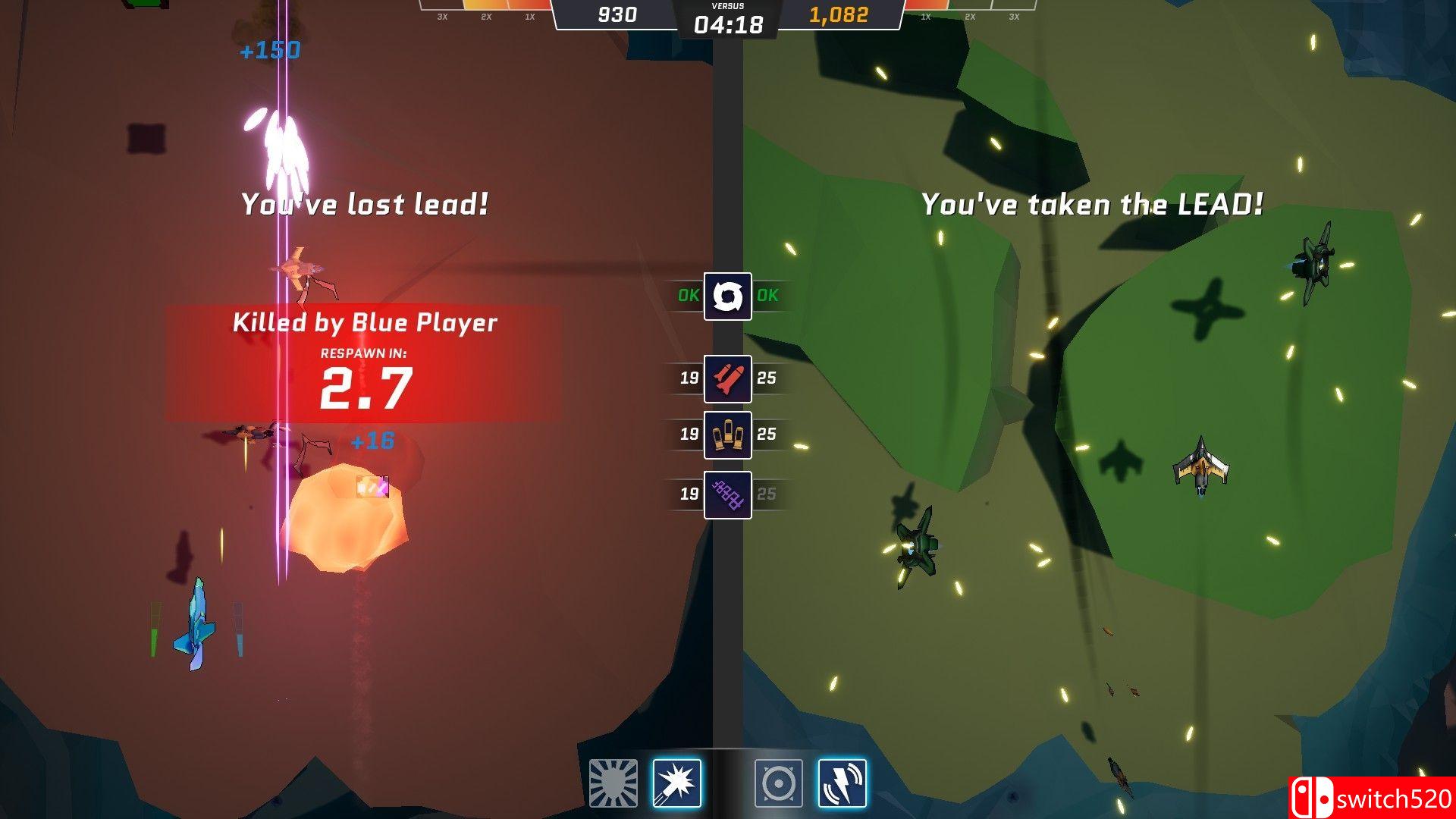Select the white swirl vortex icon
The image size is (1456, 819).
tap(727, 296)
